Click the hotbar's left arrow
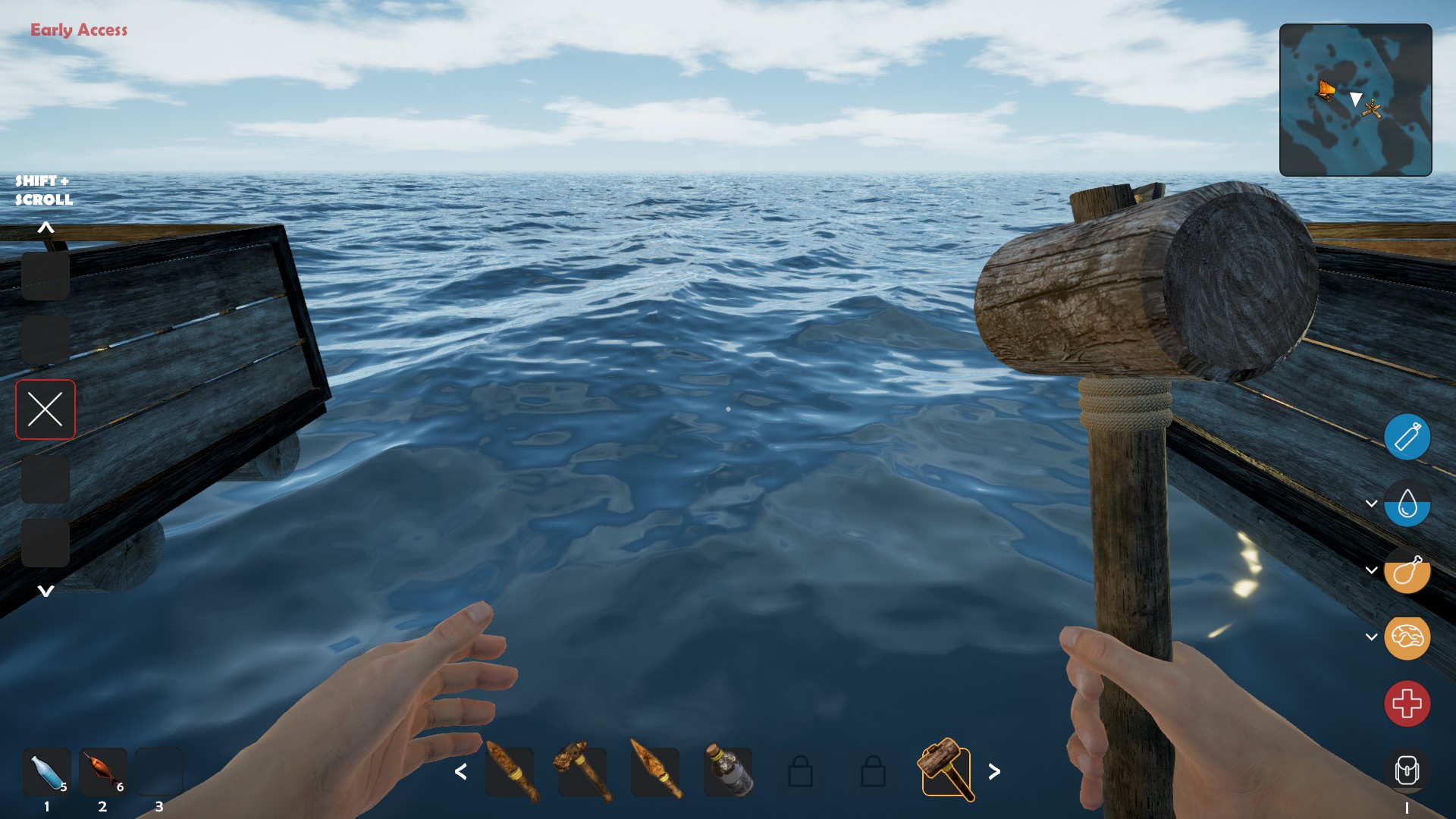The image size is (1456, 819). 460,772
